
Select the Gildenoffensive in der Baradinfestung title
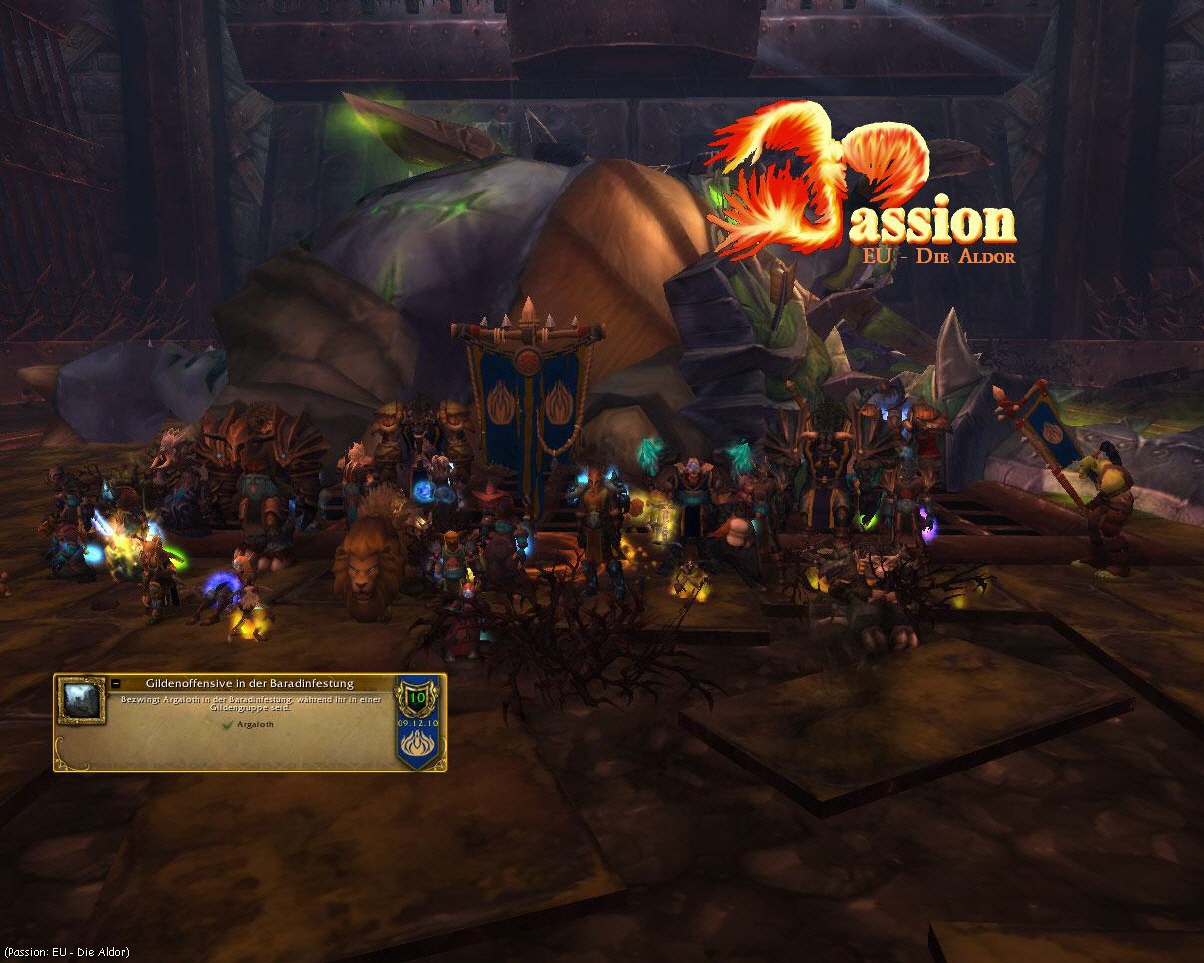click(249, 683)
